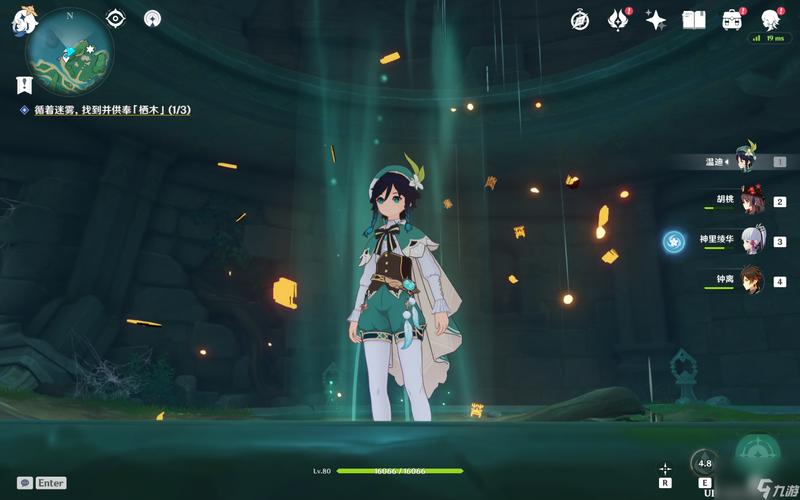Toggle the eye-shaped elemental sight icon

116,18
